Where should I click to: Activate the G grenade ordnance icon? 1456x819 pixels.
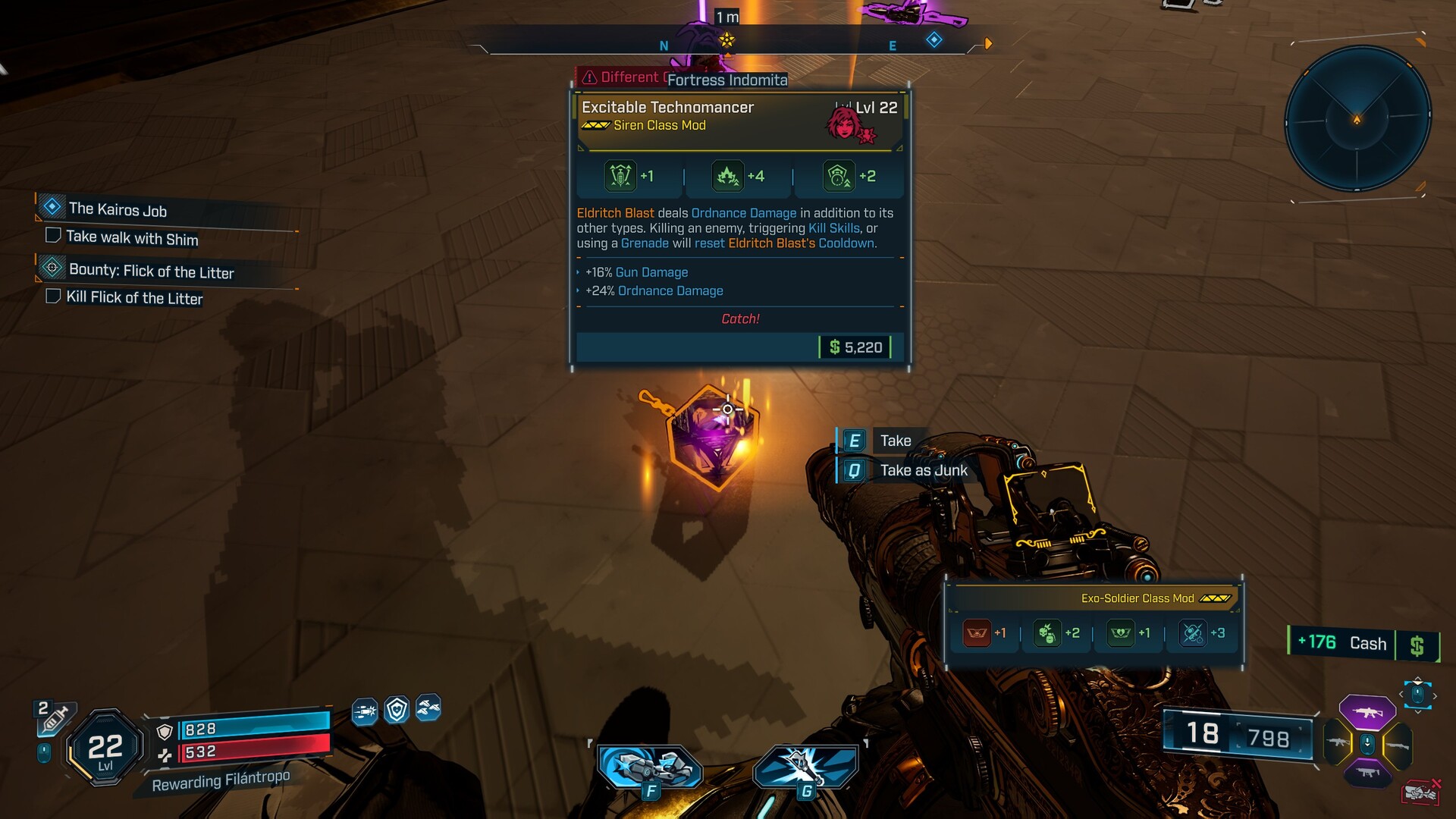coord(805,767)
